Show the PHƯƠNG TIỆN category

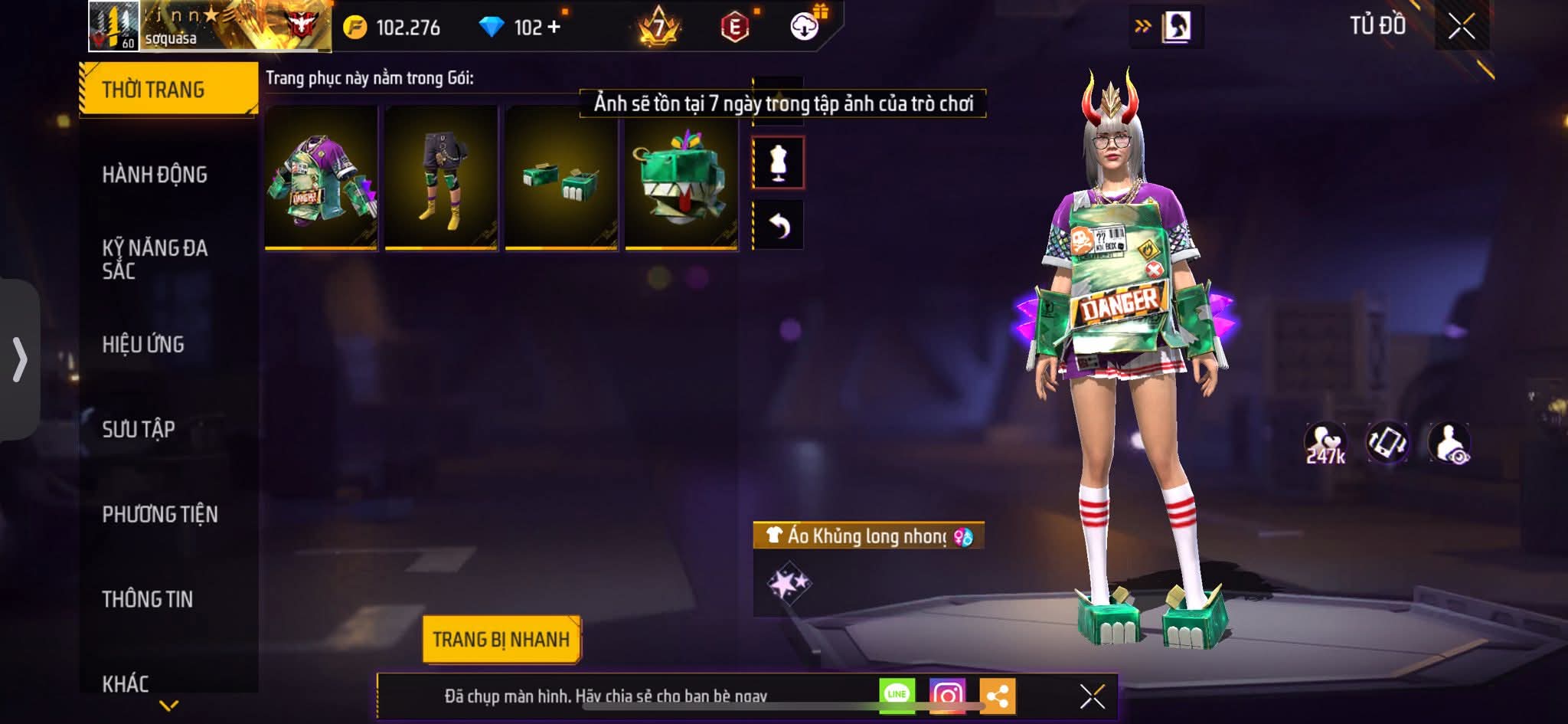[160, 514]
